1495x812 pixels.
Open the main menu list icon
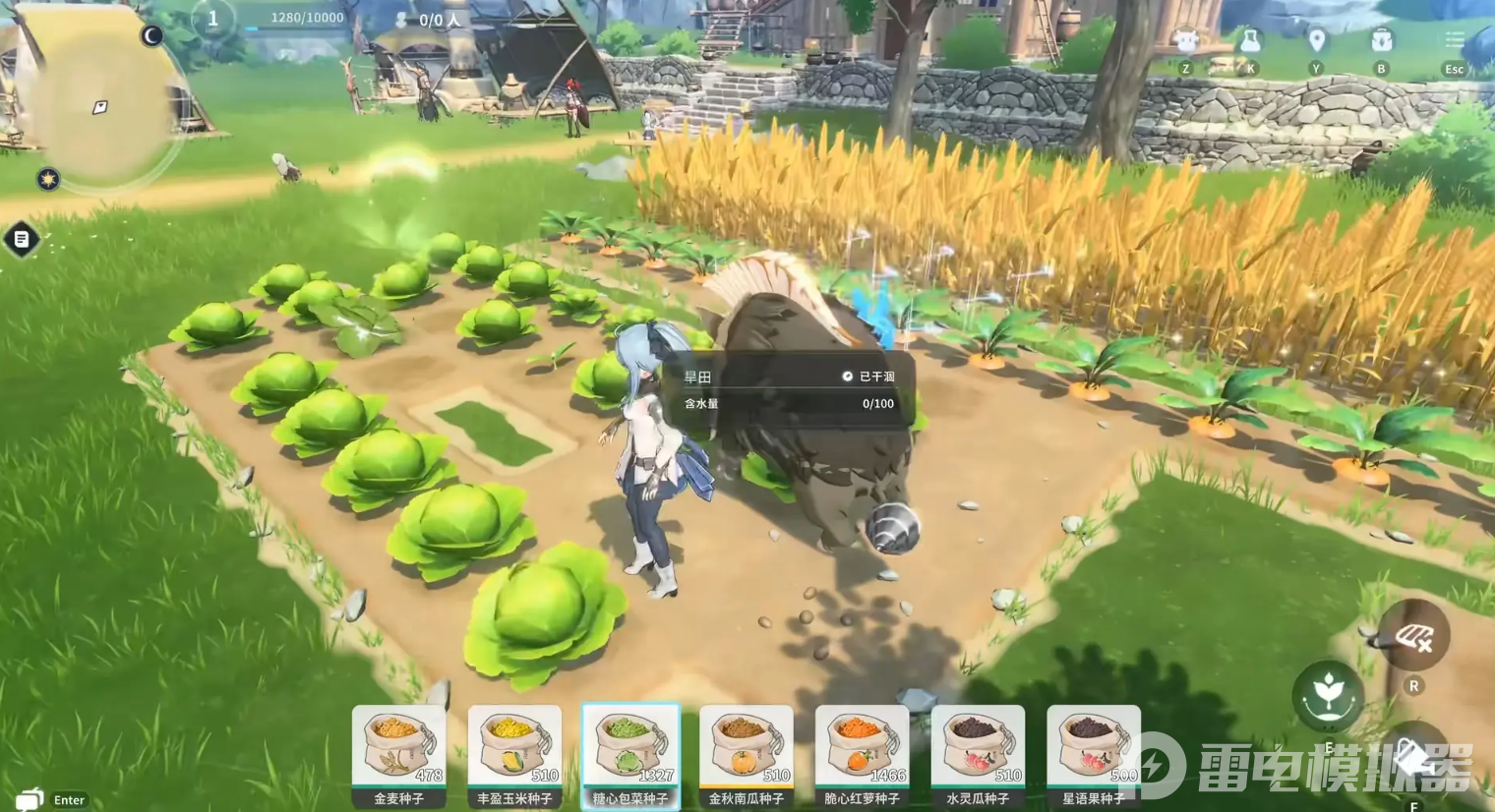point(1454,41)
